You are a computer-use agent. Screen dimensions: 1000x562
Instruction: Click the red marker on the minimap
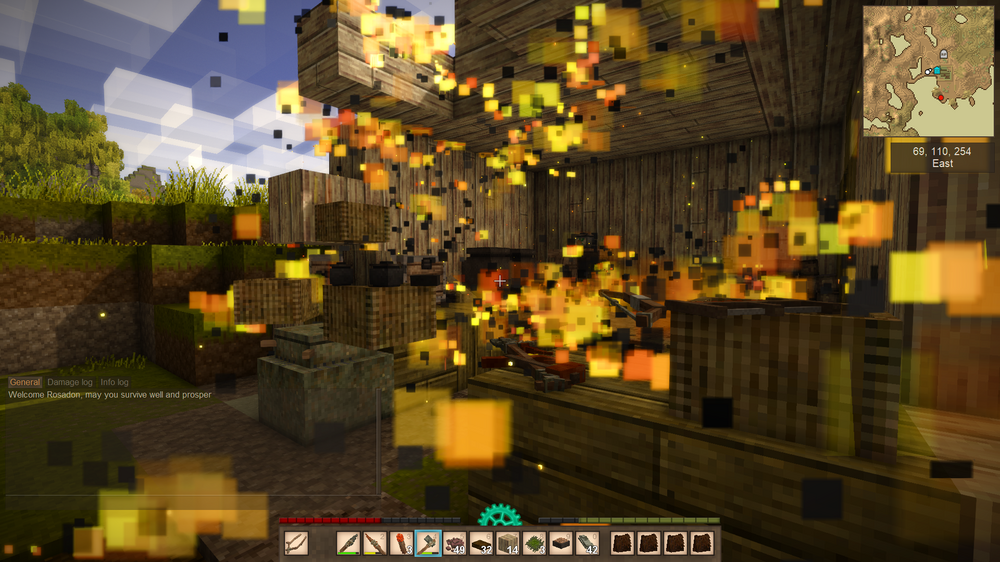tap(941, 97)
